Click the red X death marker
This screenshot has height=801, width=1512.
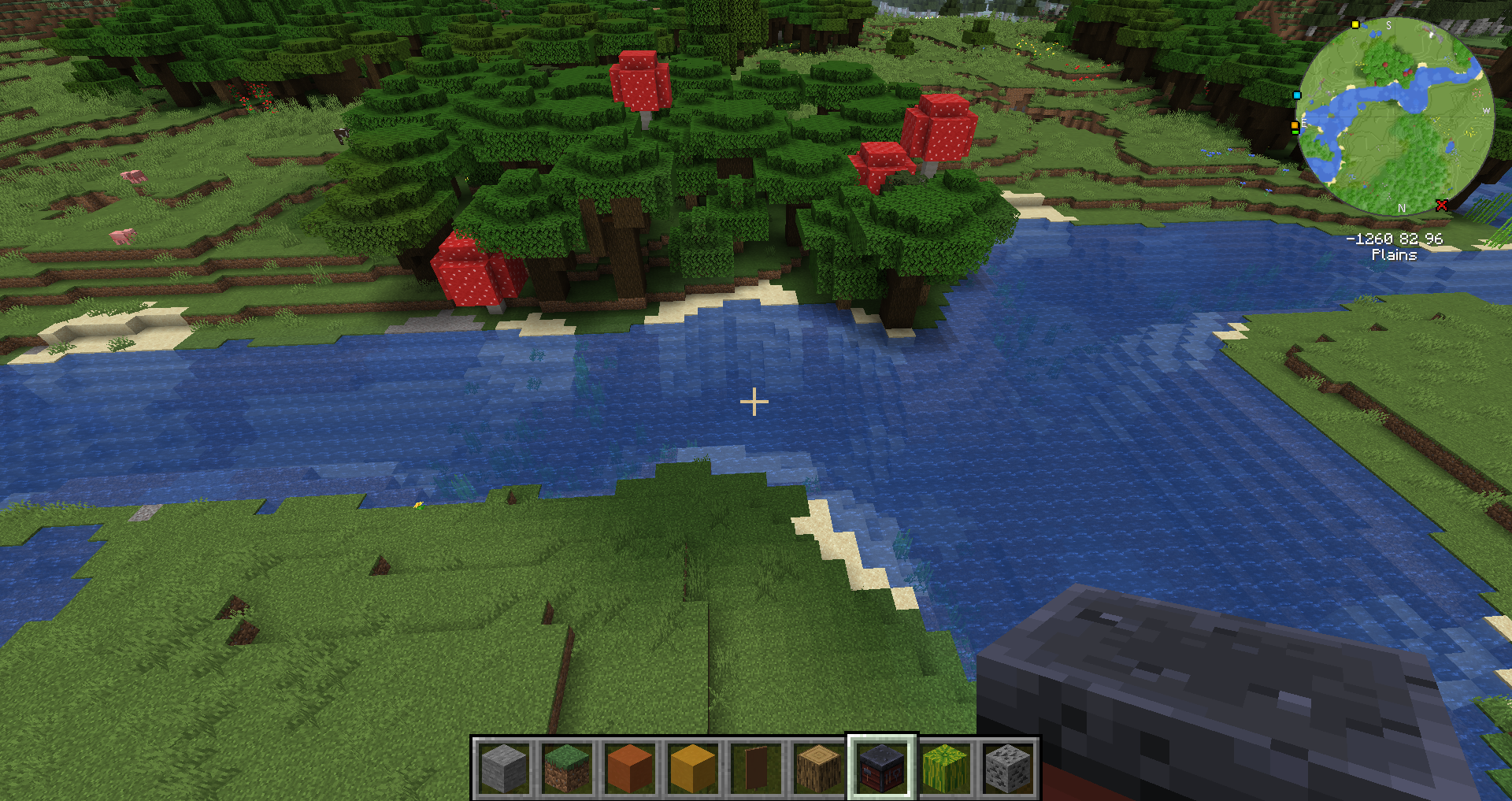(1442, 206)
